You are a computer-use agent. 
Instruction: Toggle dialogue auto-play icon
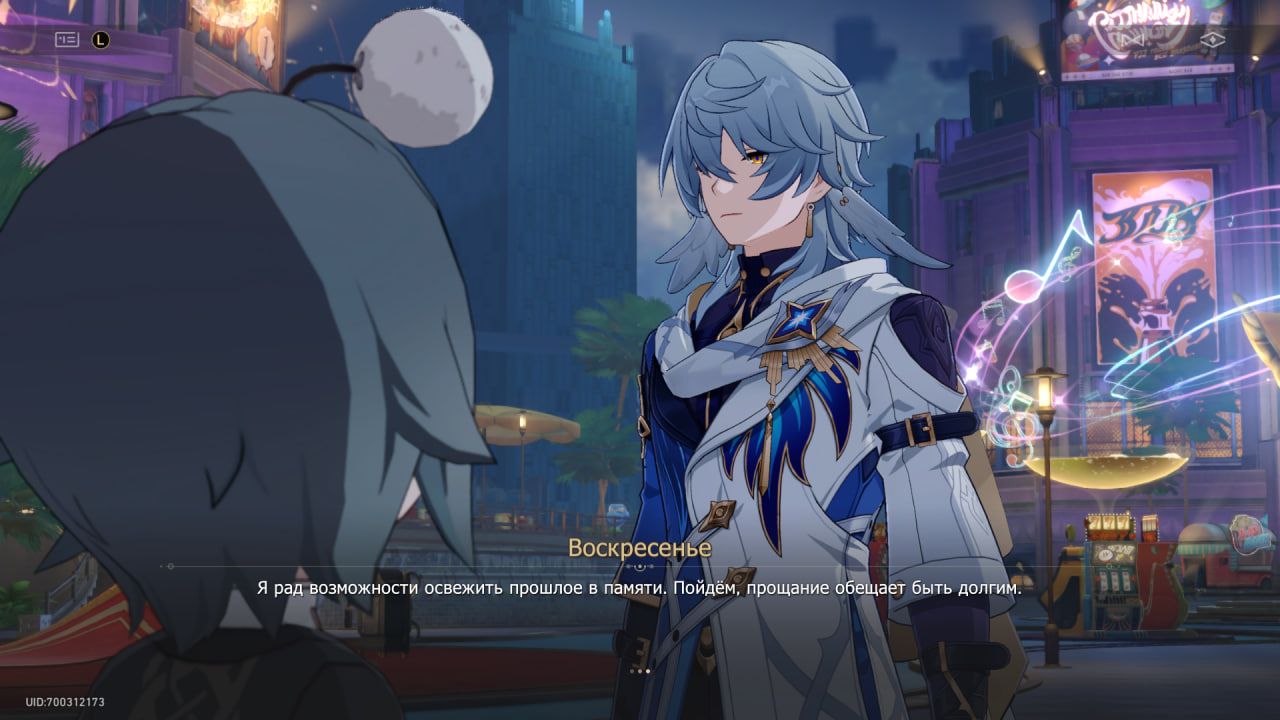[x=100, y=40]
